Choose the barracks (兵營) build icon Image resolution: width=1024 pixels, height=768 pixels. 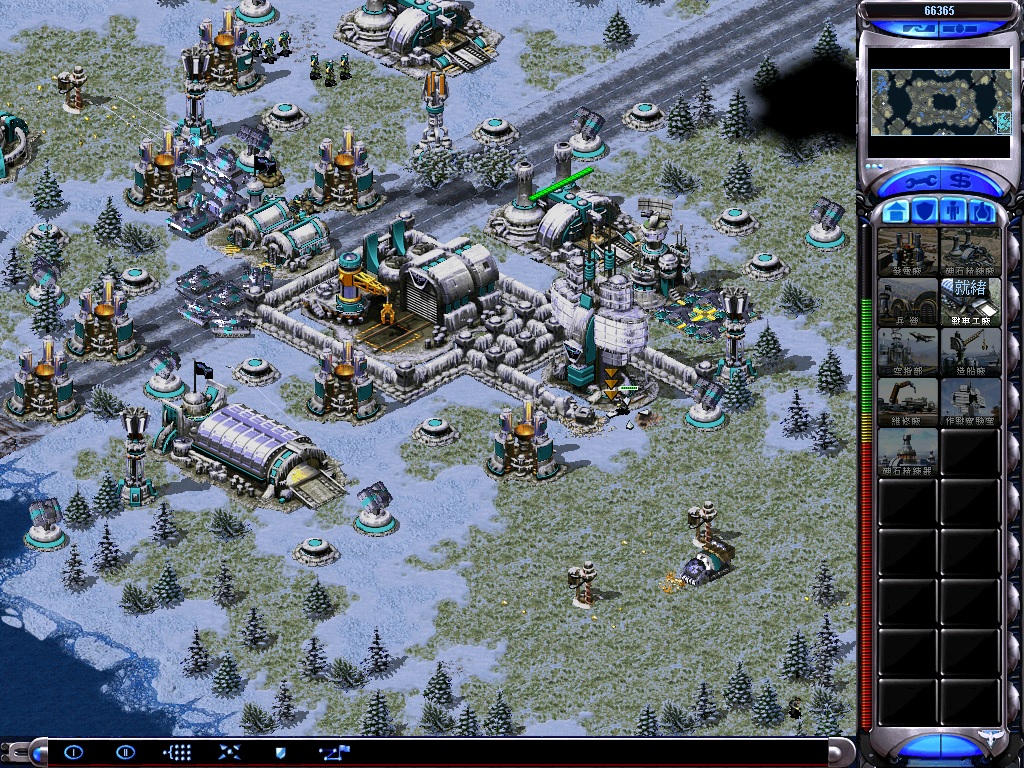(x=908, y=301)
